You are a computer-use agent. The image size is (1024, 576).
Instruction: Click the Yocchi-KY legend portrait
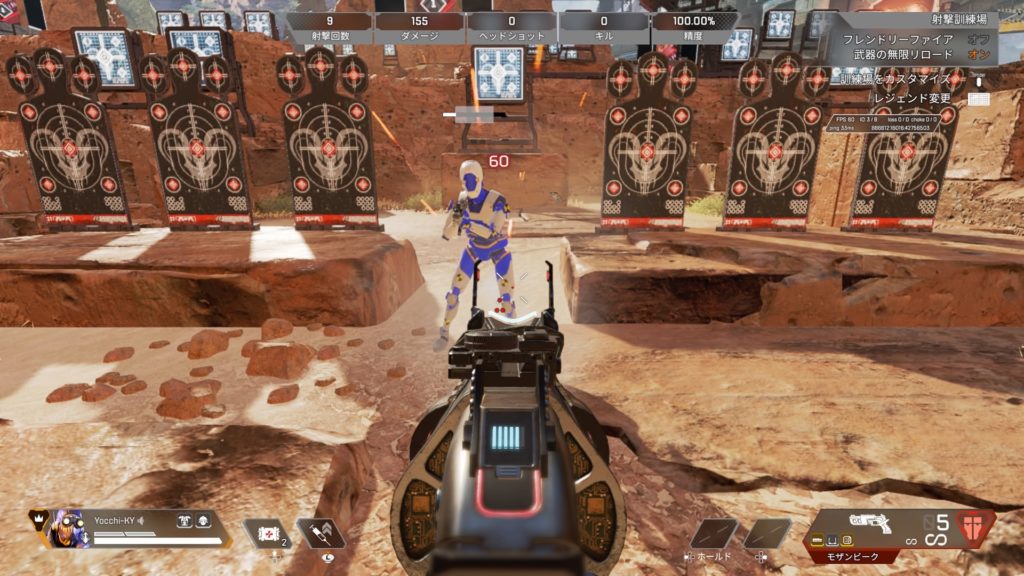point(68,527)
